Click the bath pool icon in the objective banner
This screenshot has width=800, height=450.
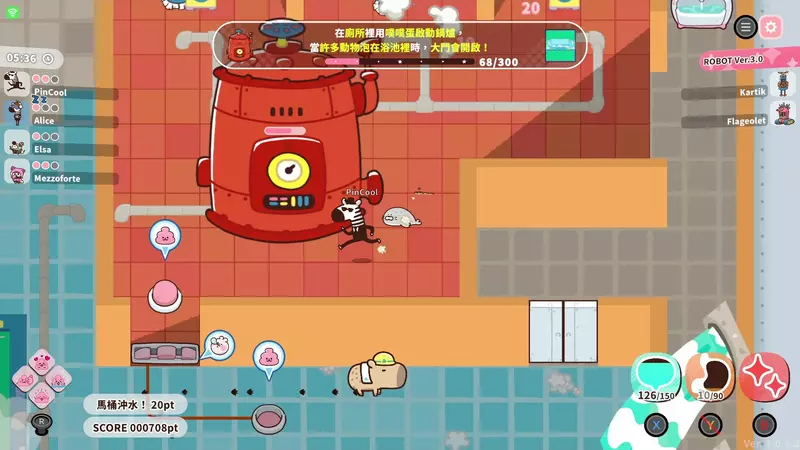pos(560,43)
